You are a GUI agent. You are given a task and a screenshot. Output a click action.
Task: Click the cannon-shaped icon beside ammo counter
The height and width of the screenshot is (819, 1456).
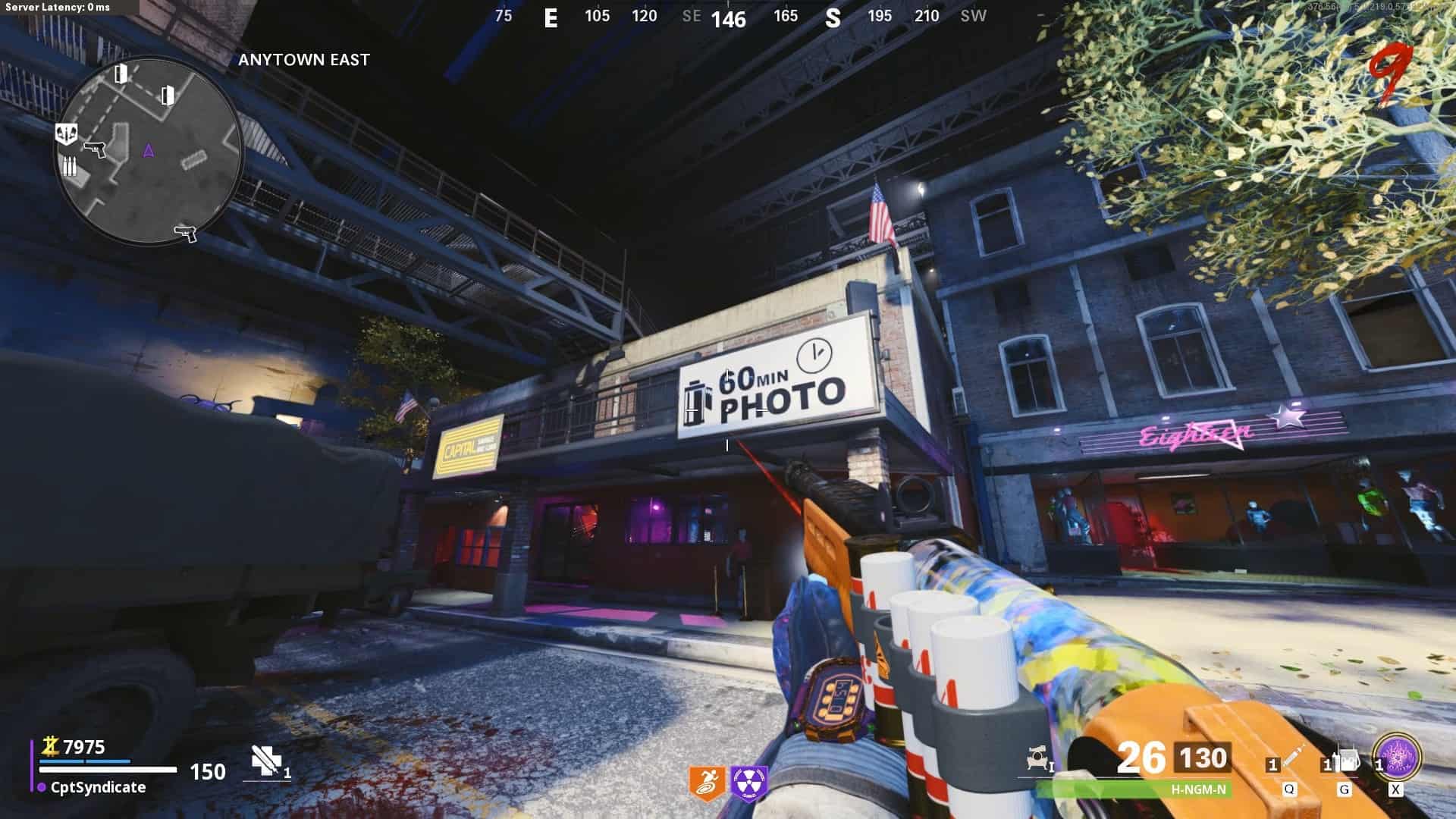(x=1036, y=758)
